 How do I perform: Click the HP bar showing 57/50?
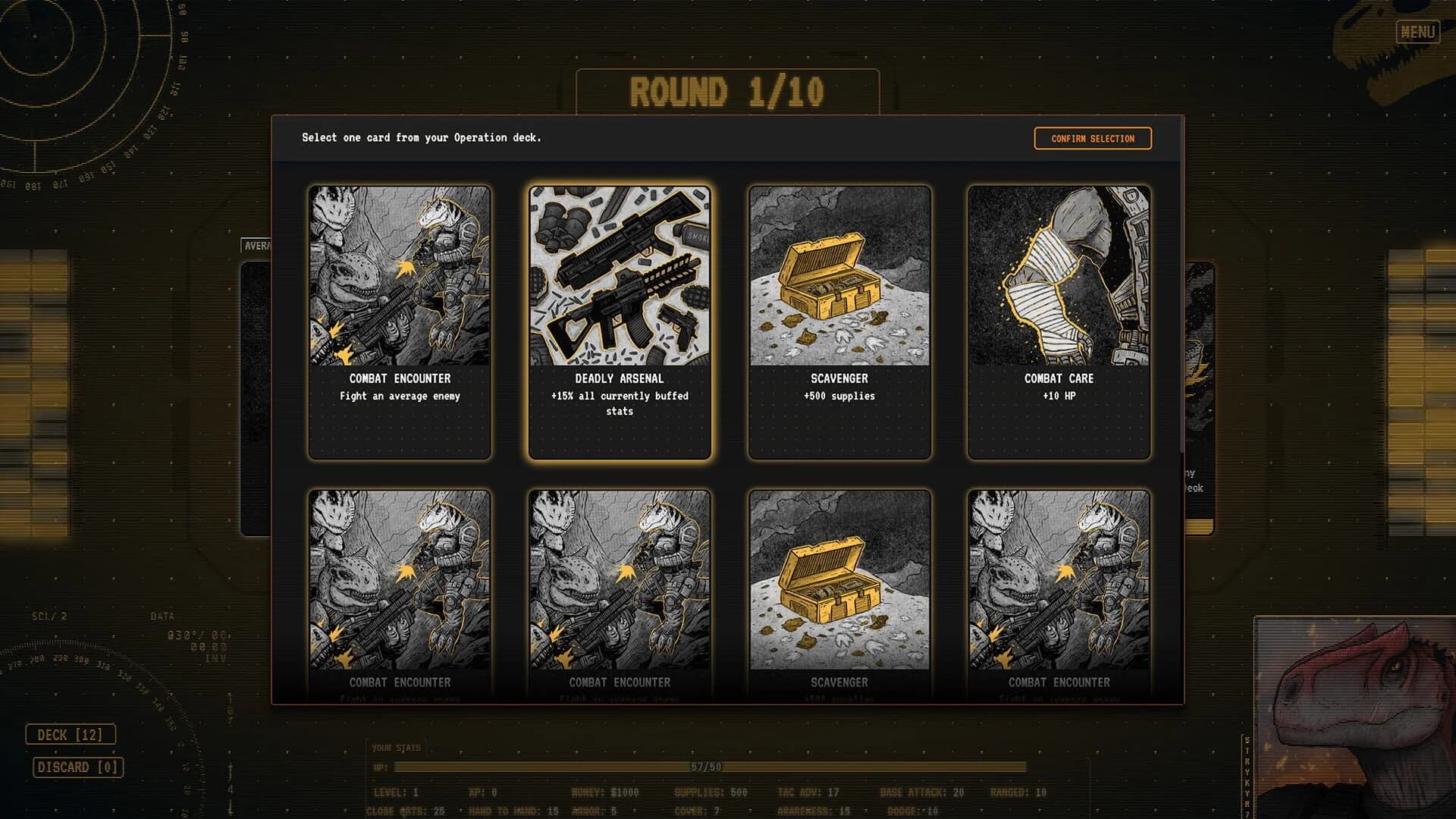pos(705,767)
